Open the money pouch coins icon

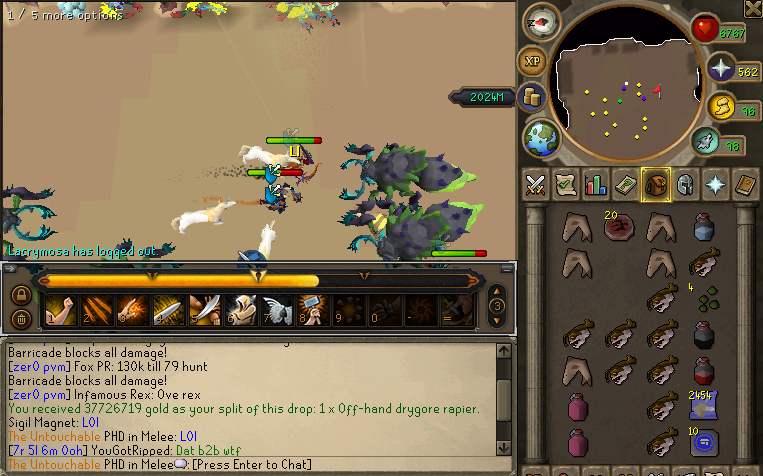(x=533, y=98)
